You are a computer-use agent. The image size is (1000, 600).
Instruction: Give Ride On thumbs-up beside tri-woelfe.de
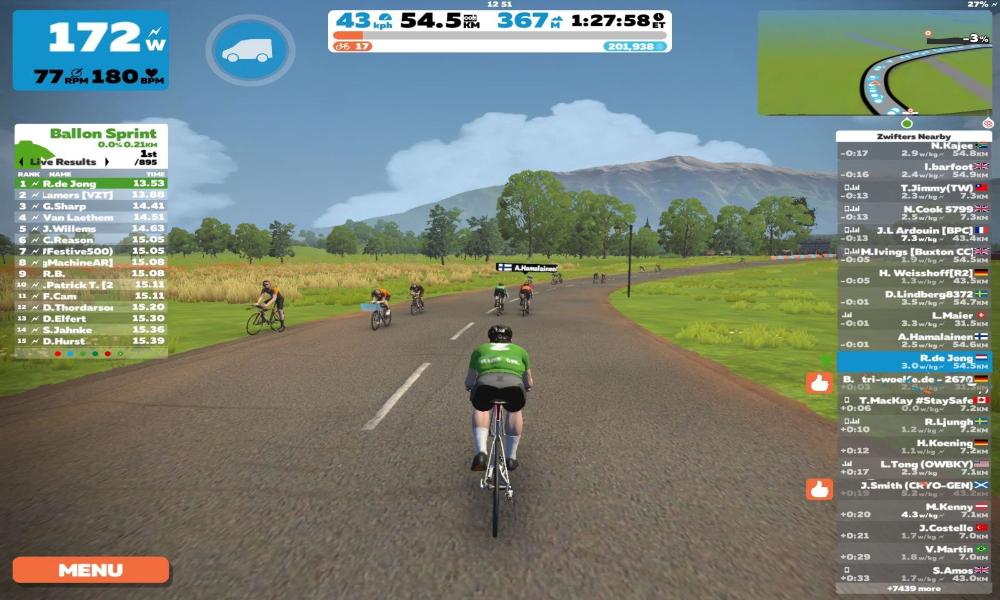(x=819, y=382)
